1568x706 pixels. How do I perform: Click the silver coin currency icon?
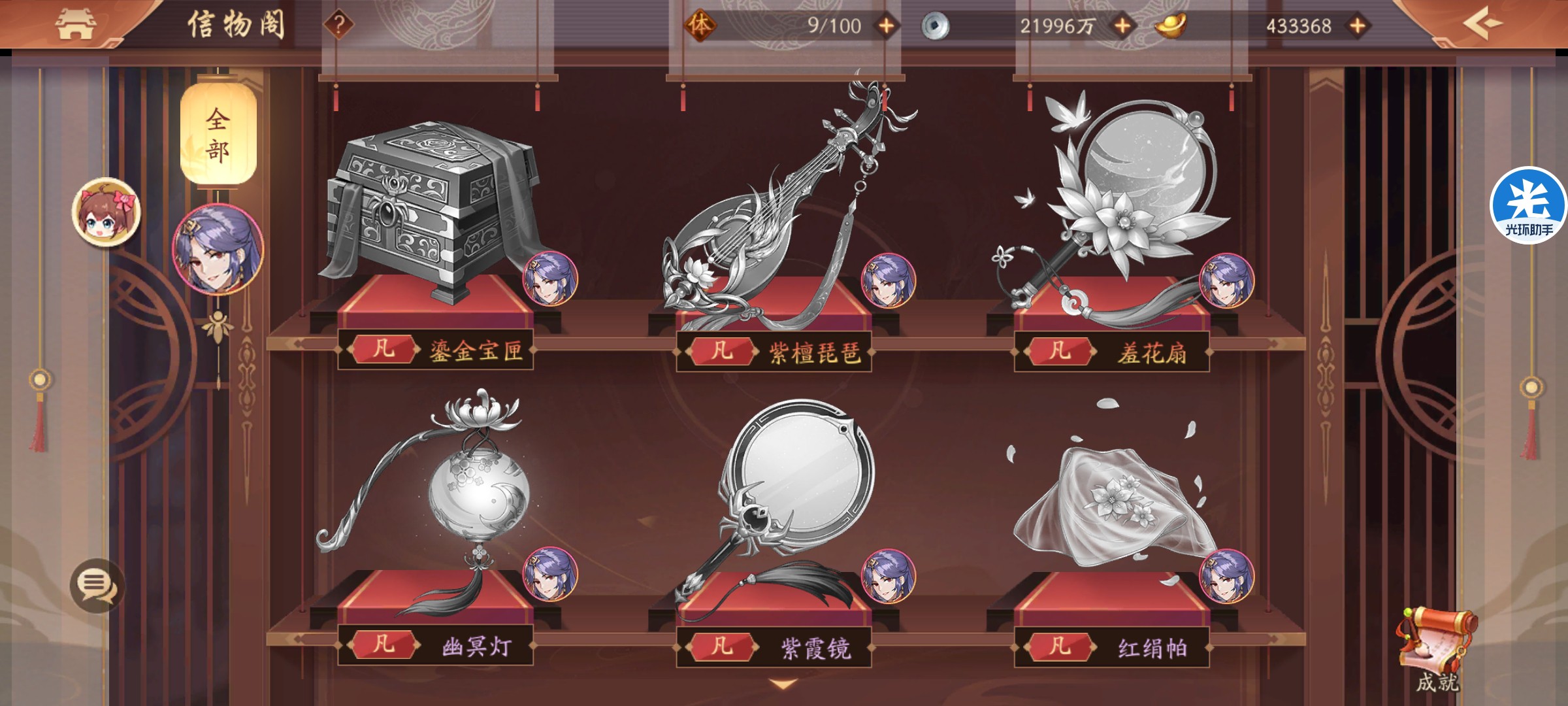(x=936, y=26)
